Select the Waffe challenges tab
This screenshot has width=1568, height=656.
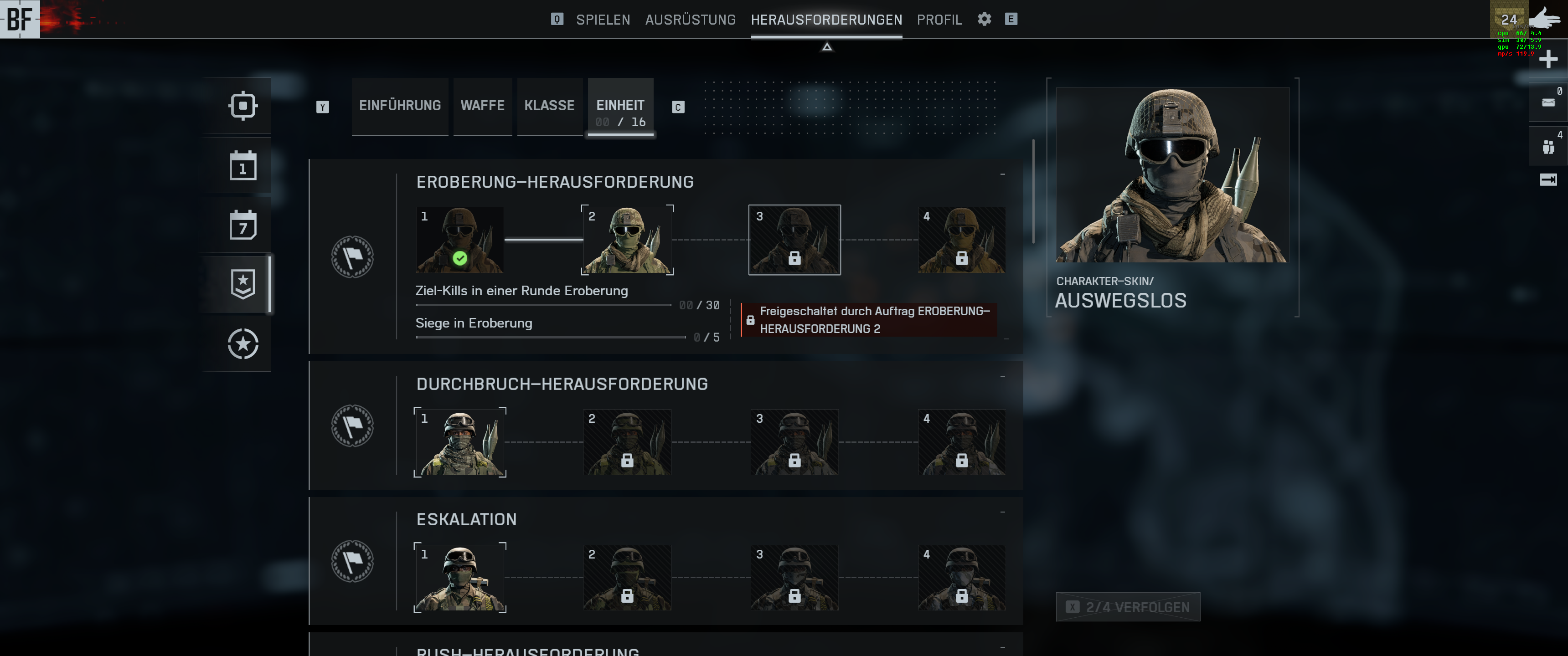click(482, 106)
